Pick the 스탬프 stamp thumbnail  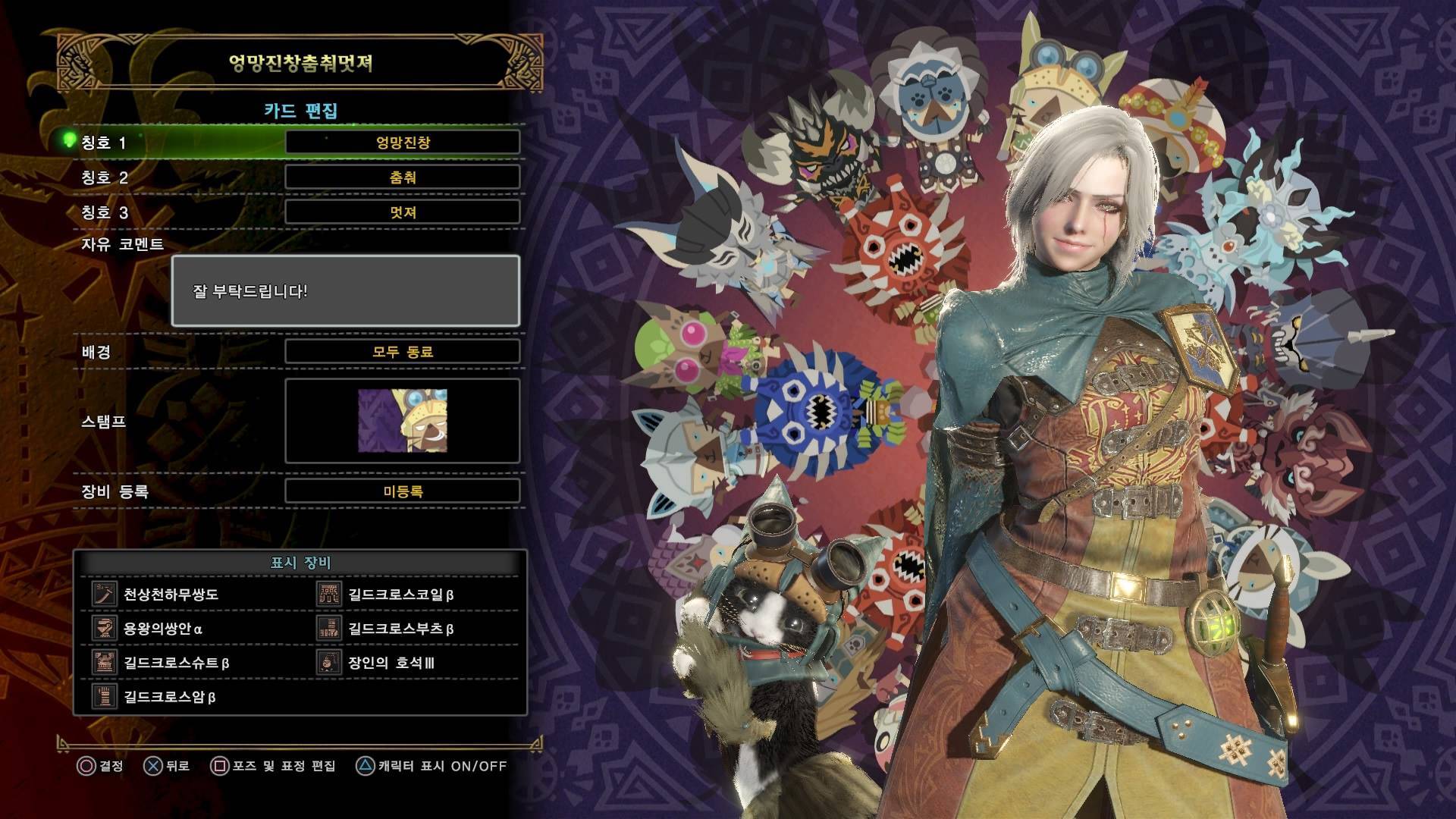pos(403,421)
